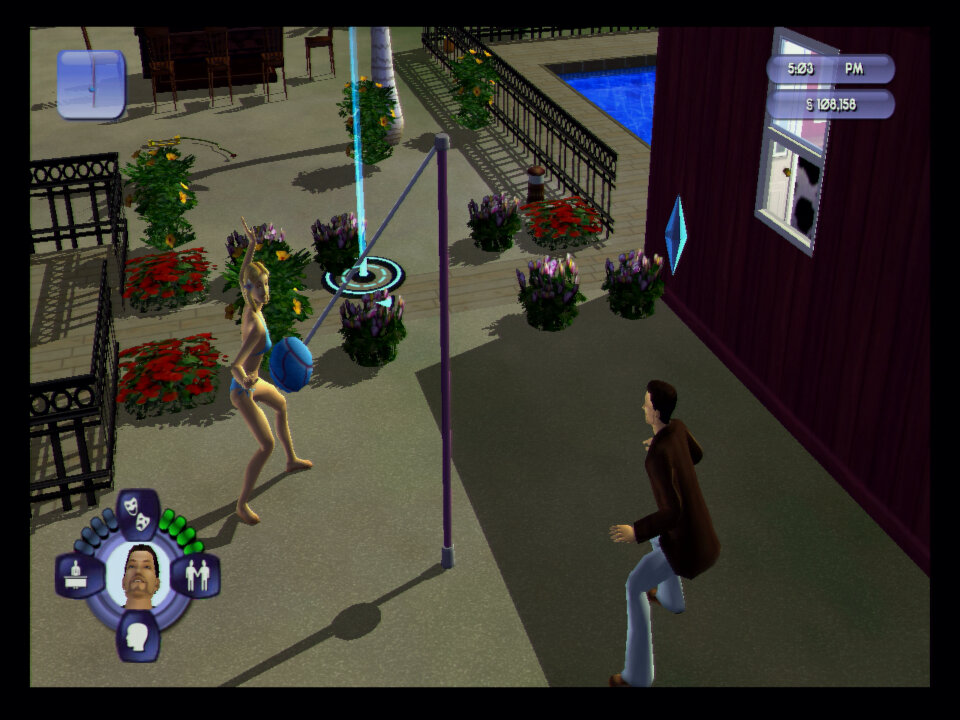
Task: Select the person-at-desk icon
Action: [79, 575]
